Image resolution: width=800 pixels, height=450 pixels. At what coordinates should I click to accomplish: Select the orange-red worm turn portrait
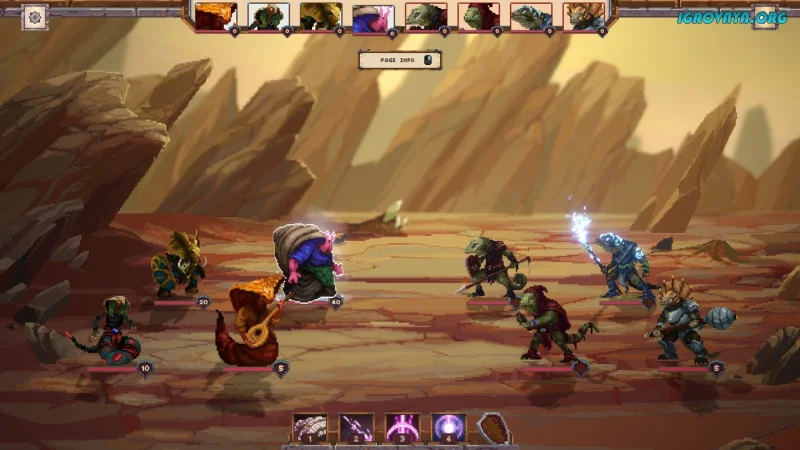(x=215, y=16)
